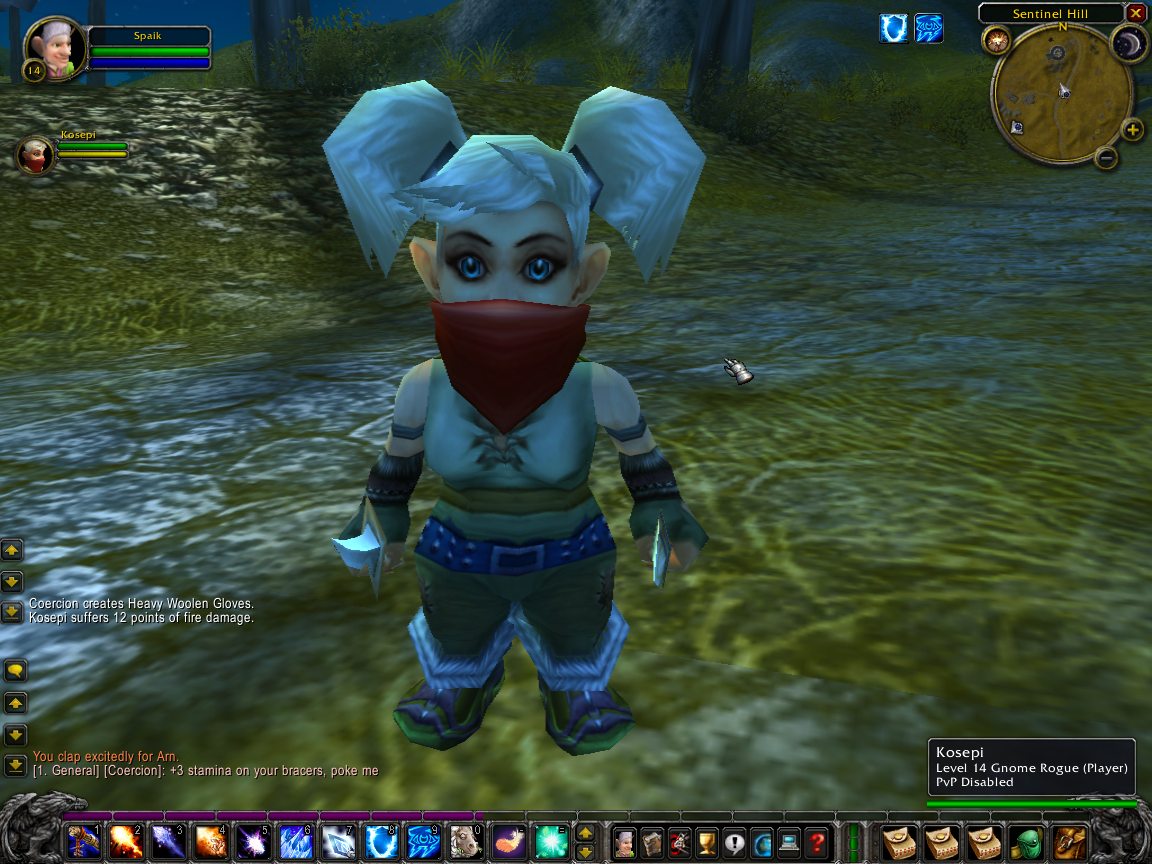1152x864 pixels.
Task: Open the world map globe button
Action: 762,842
